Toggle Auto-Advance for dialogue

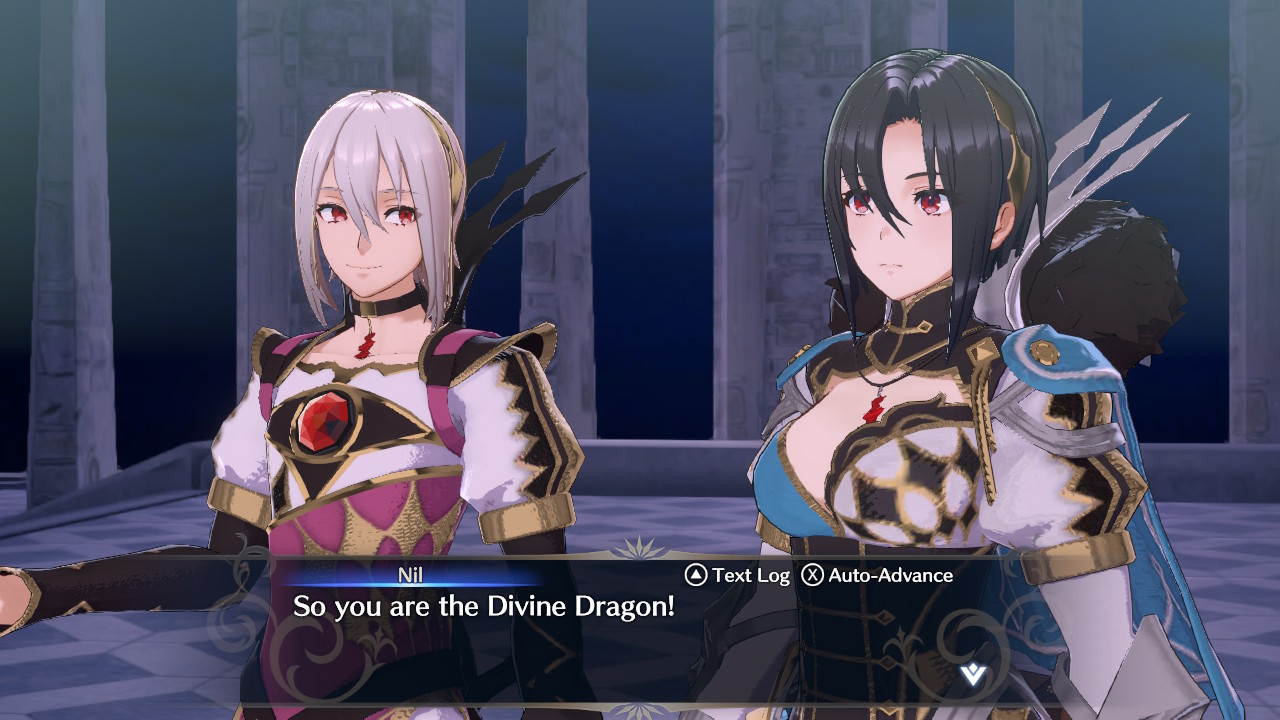(x=878, y=575)
